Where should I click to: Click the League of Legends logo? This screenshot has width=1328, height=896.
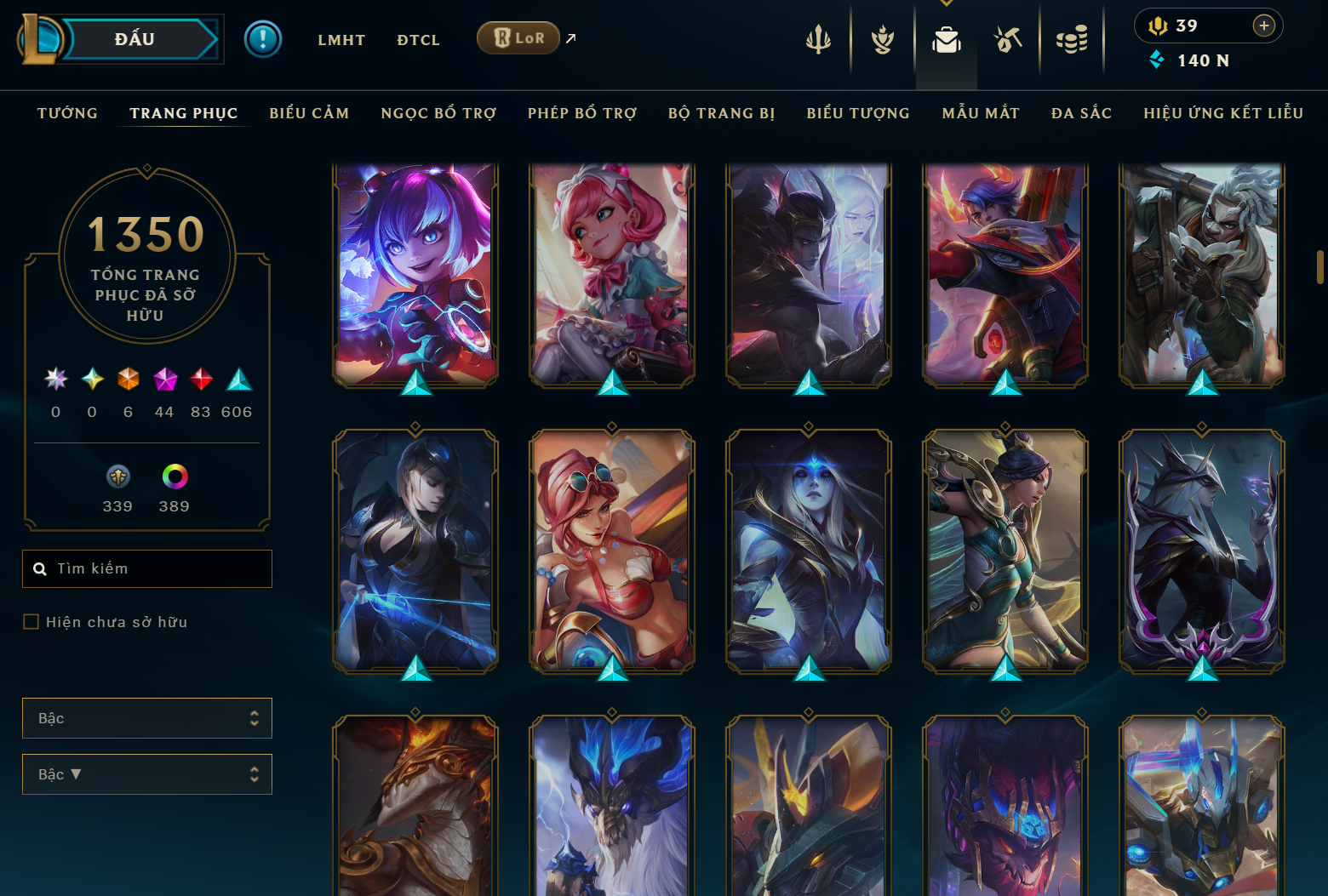pyautogui.click(x=41, y=39)
